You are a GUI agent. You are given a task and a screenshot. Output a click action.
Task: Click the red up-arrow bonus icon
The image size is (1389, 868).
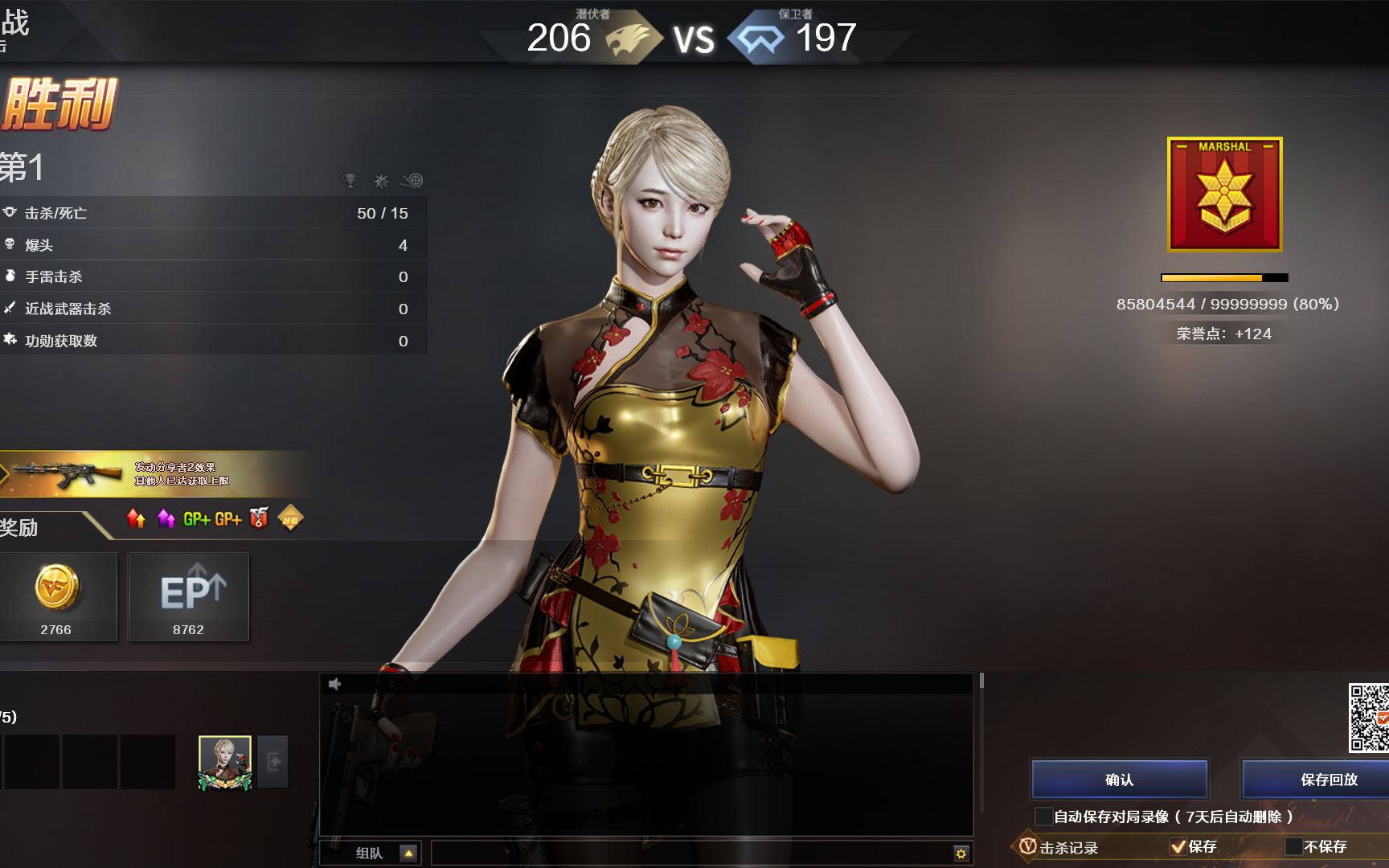[136, 519]
